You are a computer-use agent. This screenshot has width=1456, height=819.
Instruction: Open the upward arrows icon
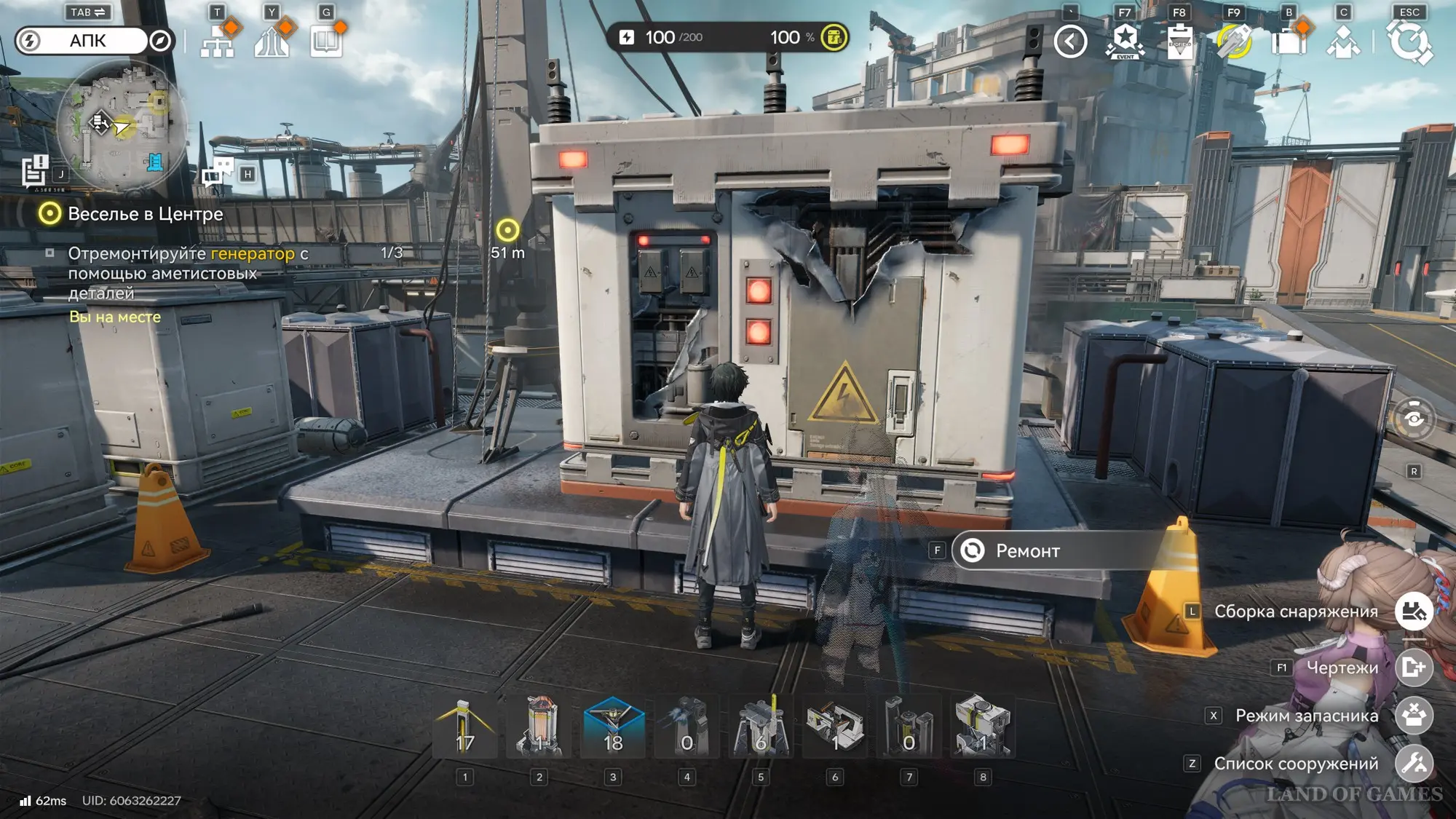272,41
